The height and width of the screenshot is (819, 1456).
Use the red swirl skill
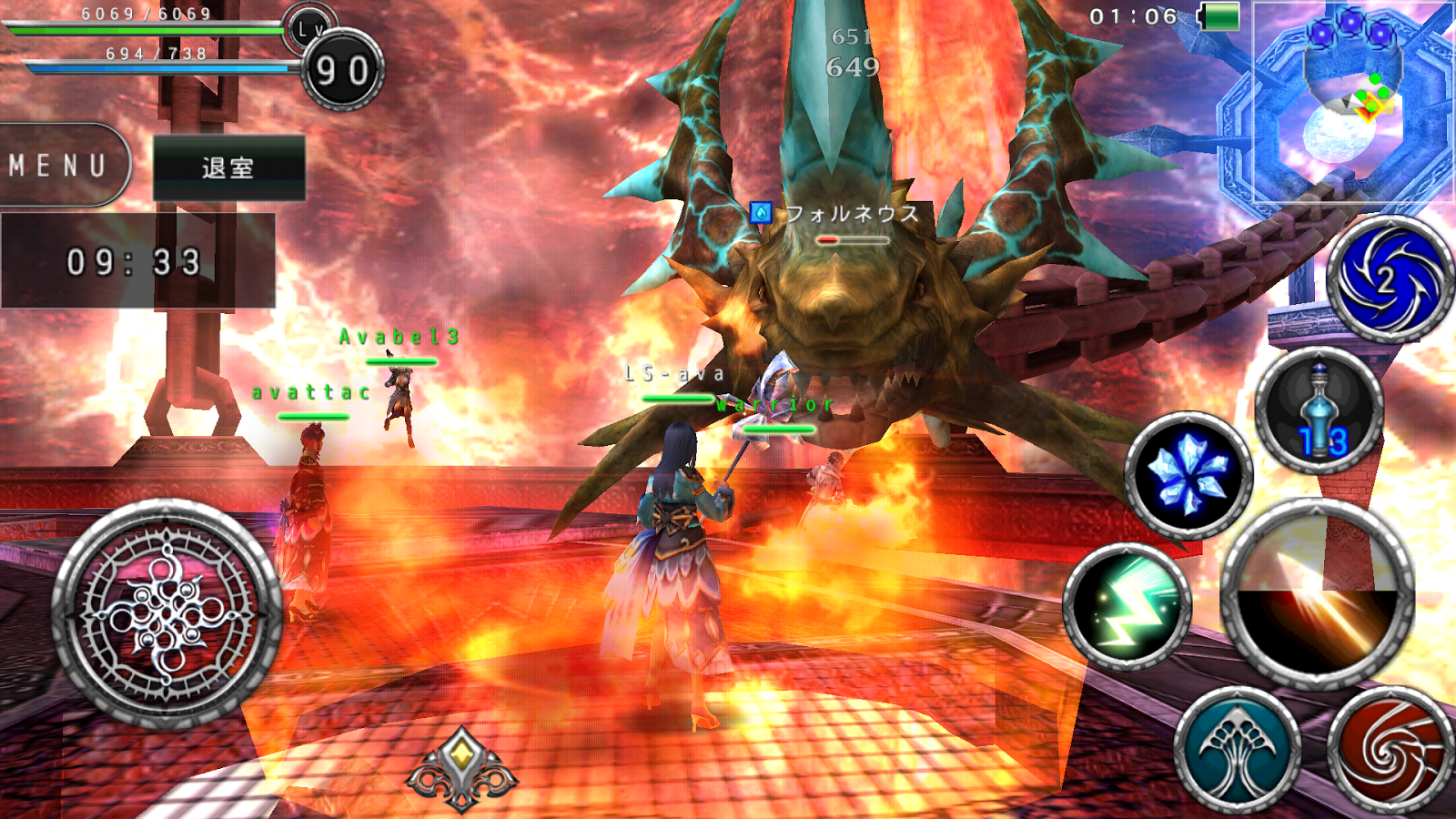[x=1390, y=752]
